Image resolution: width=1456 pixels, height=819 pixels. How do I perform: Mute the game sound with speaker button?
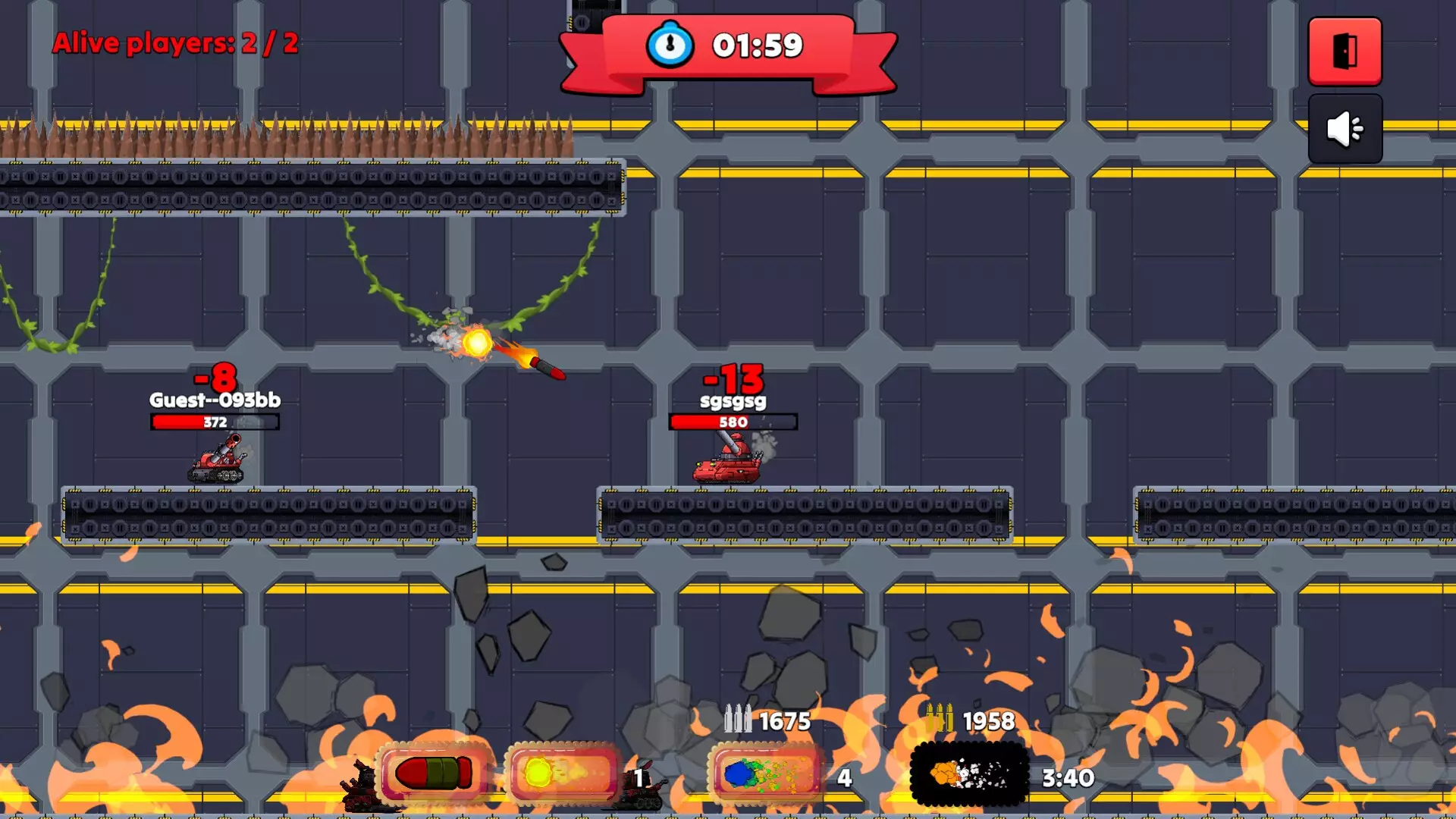click(1345, 129)
